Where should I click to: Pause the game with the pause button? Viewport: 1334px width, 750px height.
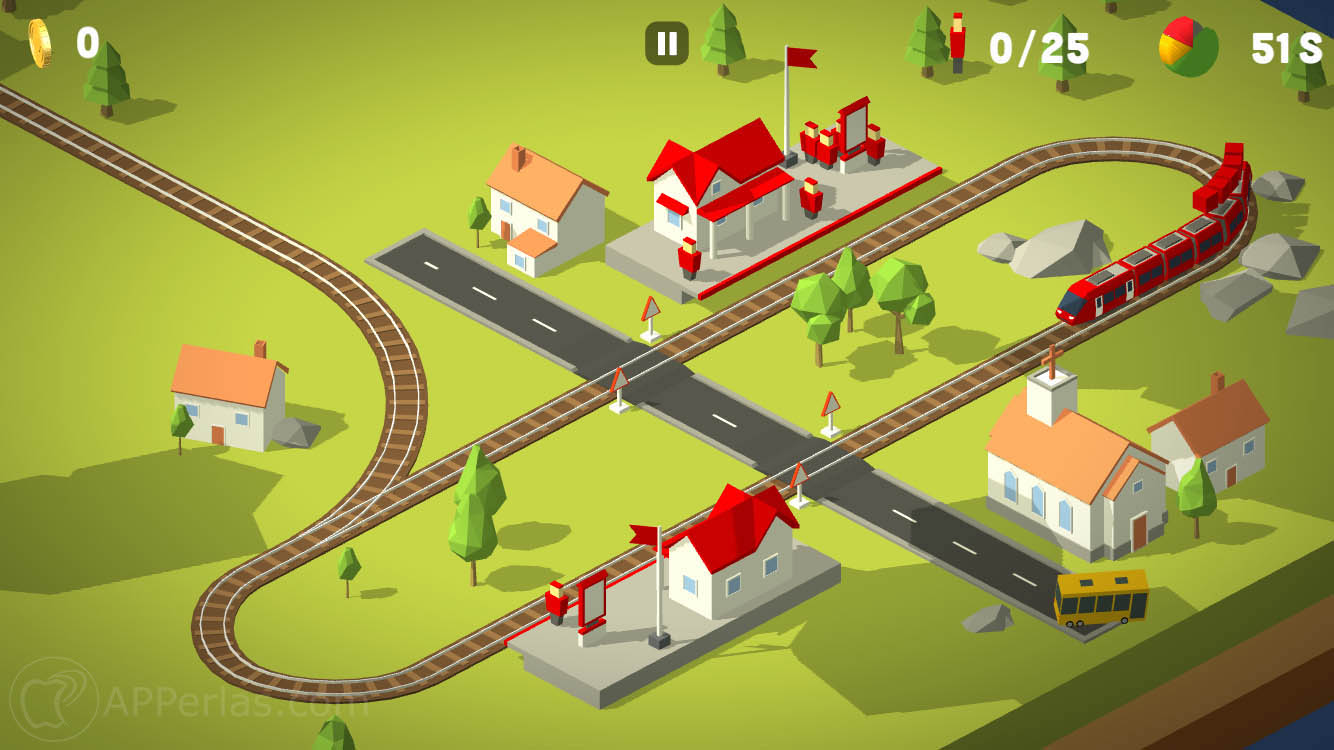[x=667, y=44]
